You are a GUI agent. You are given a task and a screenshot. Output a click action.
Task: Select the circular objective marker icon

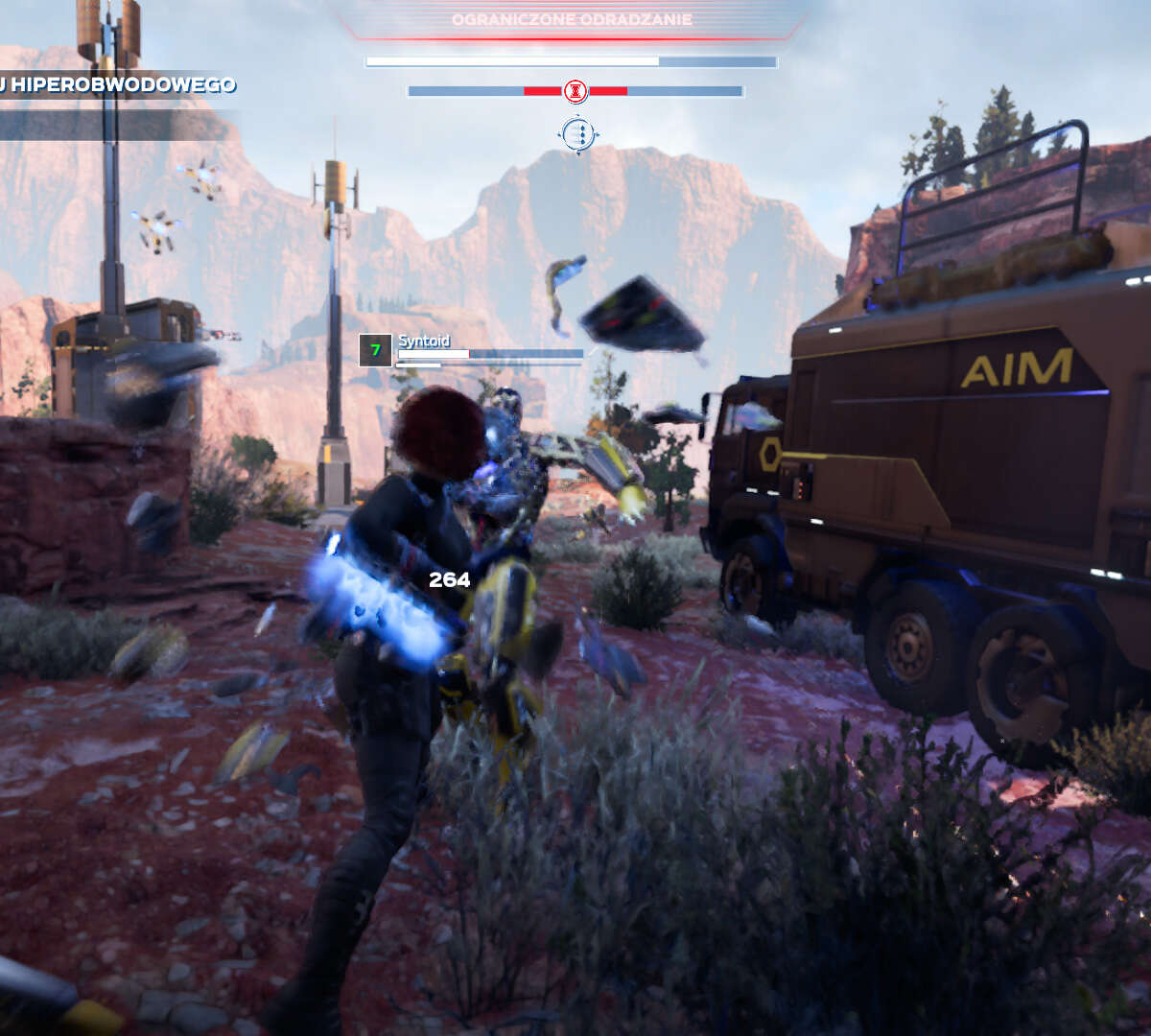[577, 134]
